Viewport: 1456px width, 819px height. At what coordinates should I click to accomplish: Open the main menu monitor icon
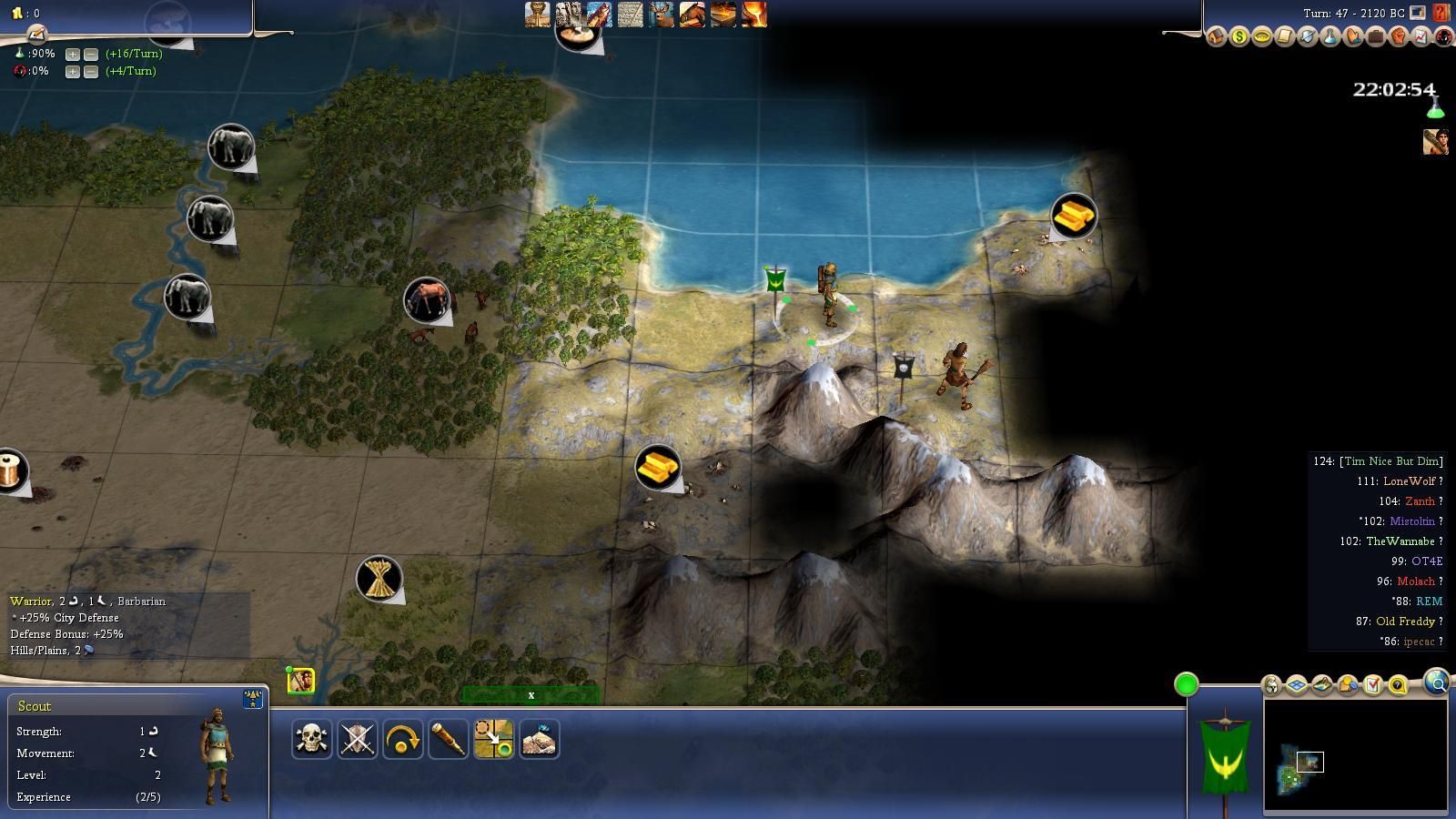point(1418,13)
